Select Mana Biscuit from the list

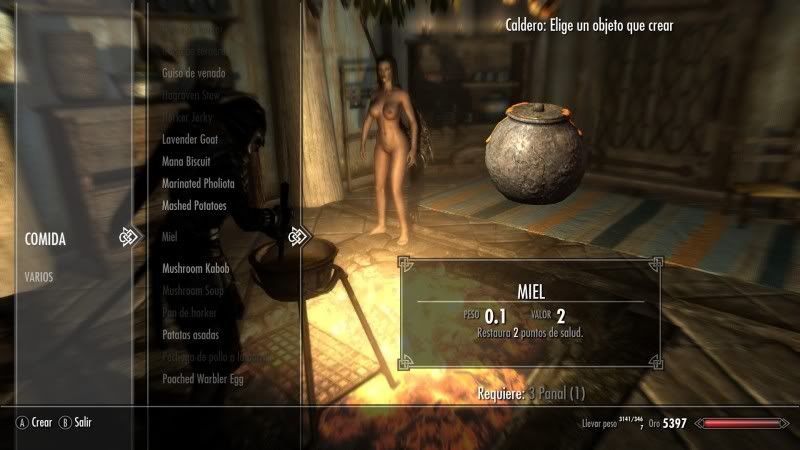[189, 161]
